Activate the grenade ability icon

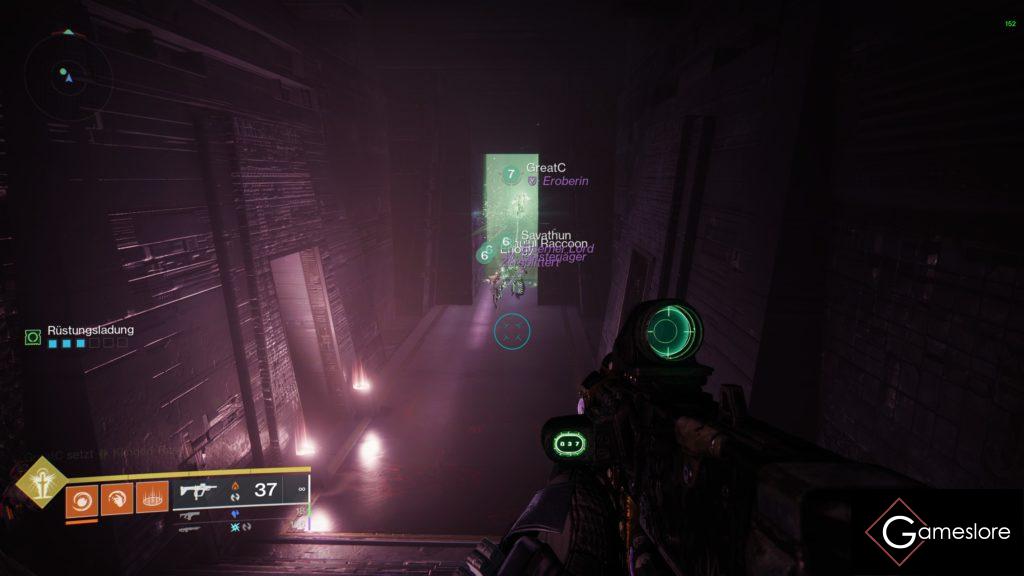(x=82, y=497)
